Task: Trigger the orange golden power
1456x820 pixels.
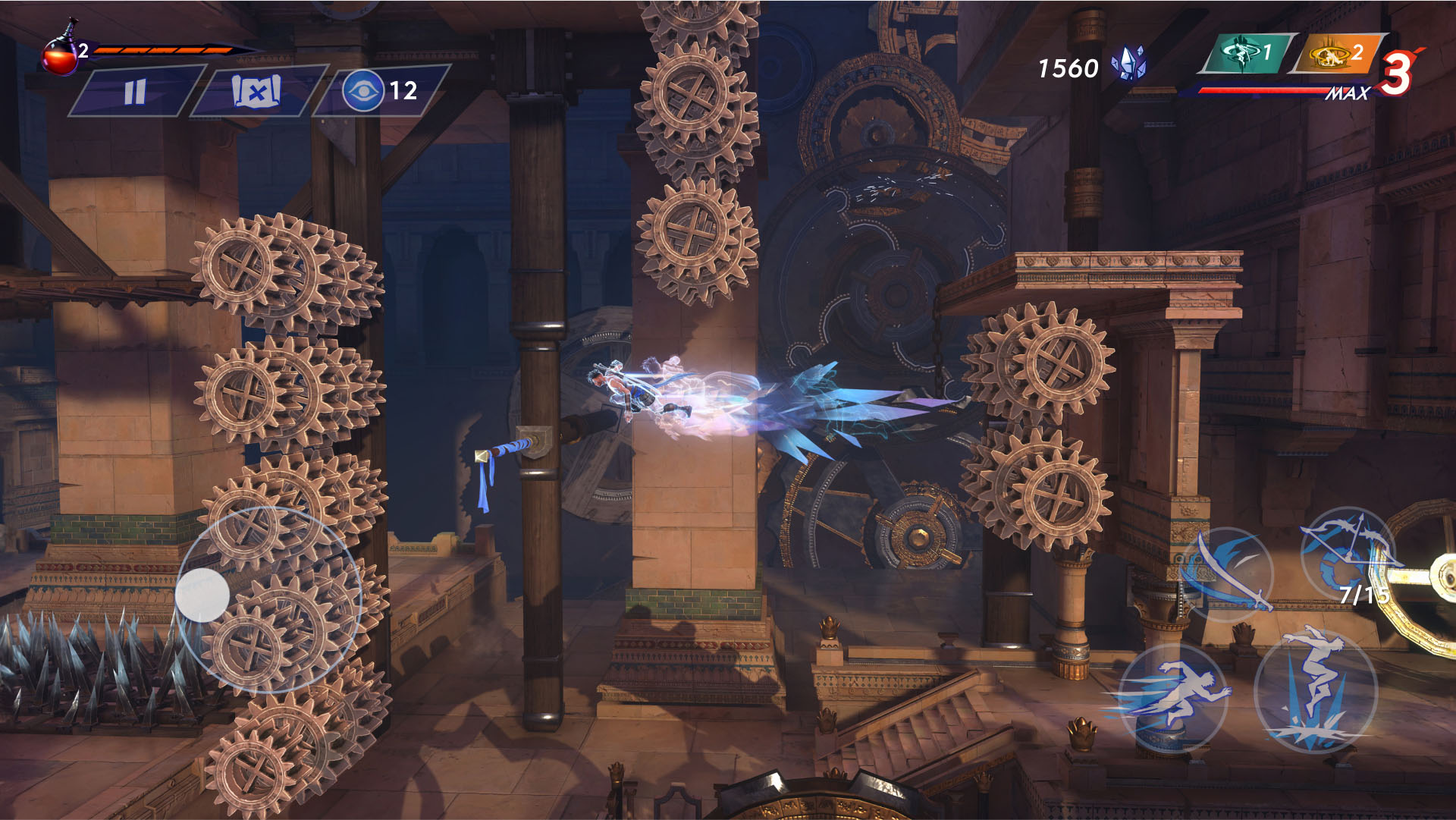Action: 1338,55
